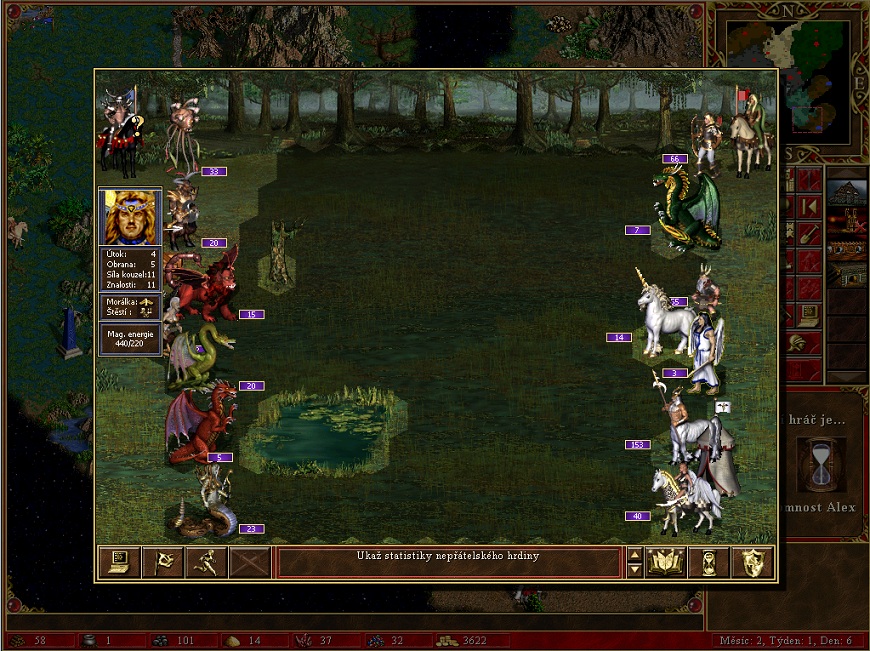Click the surrender flag button
This screenshot has height=651, width=870.
[x=163, y=563]
